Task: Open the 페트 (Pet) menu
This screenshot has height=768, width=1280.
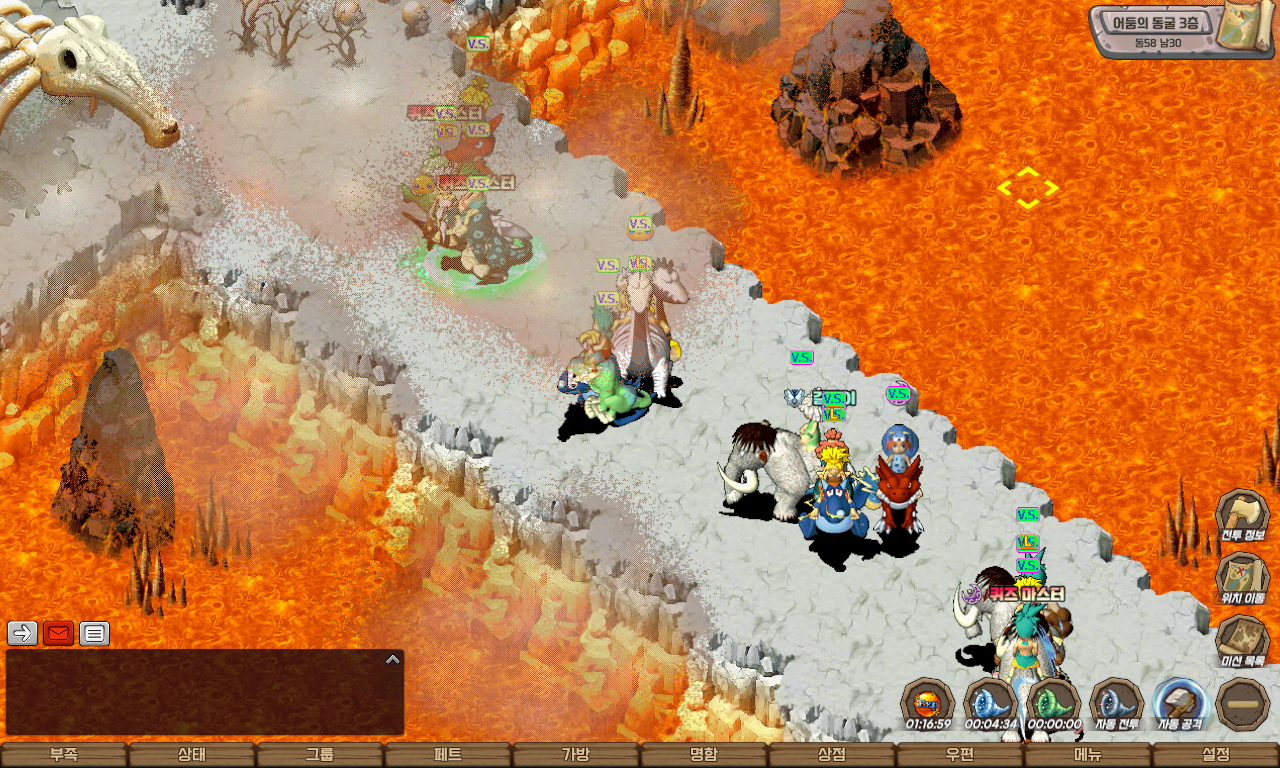Action: coord(448,755)
